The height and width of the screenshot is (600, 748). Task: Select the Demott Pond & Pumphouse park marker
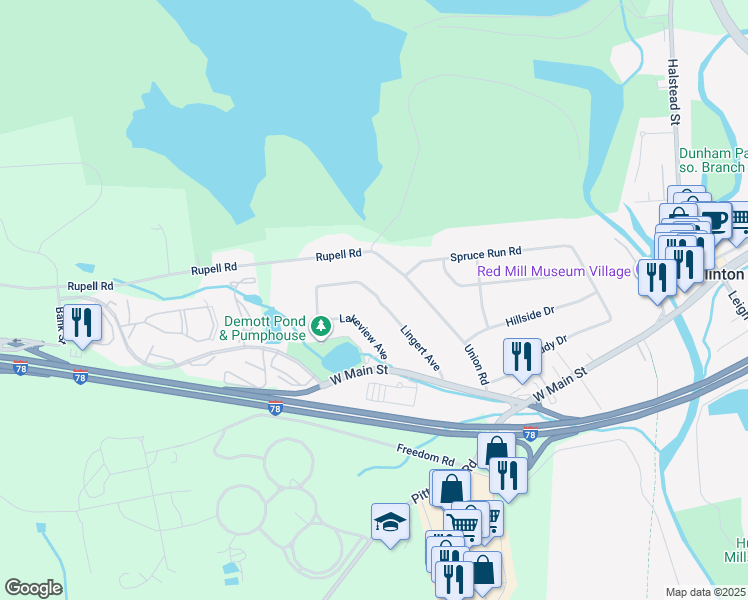(x=320, y=326)
